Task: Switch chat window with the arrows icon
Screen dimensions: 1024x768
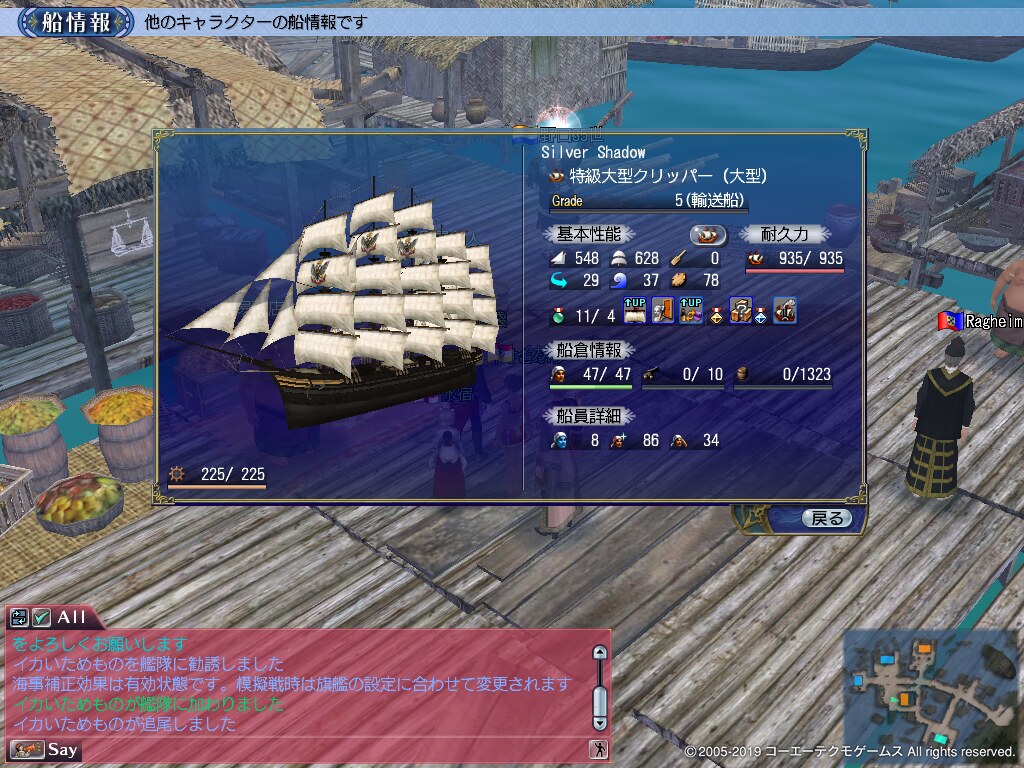Action: [x=20, y=617]
